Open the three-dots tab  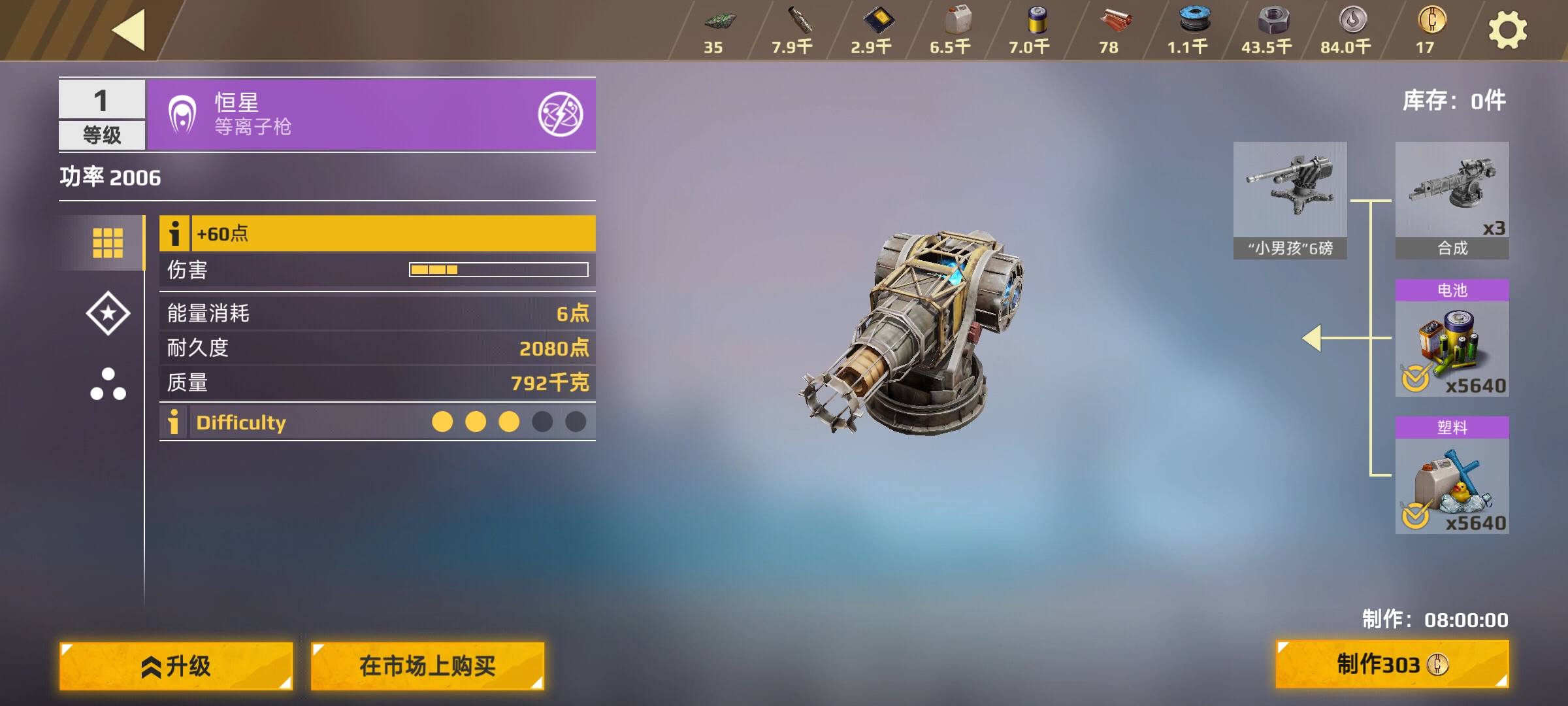point(108,384)
